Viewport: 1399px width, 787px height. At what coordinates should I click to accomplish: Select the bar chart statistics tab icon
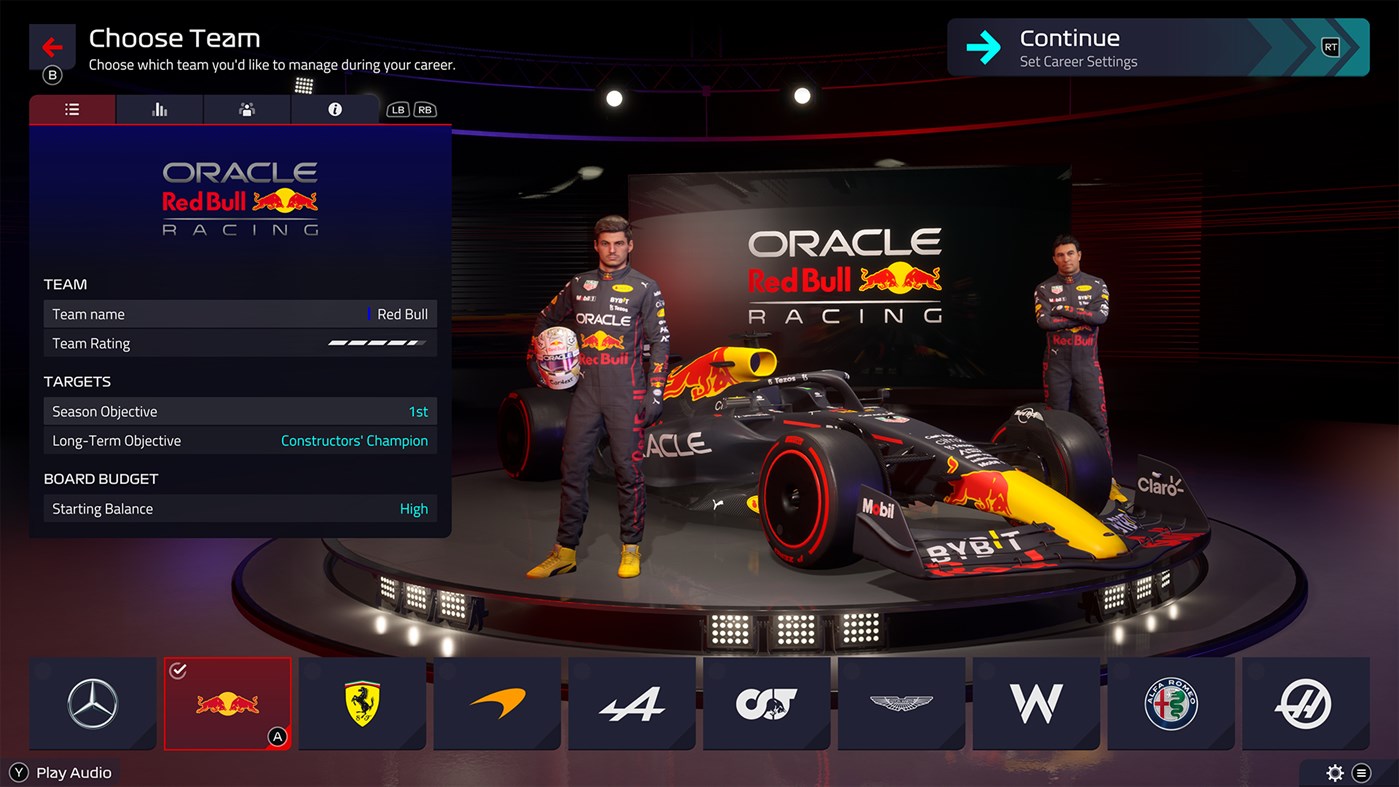[159, 109]
